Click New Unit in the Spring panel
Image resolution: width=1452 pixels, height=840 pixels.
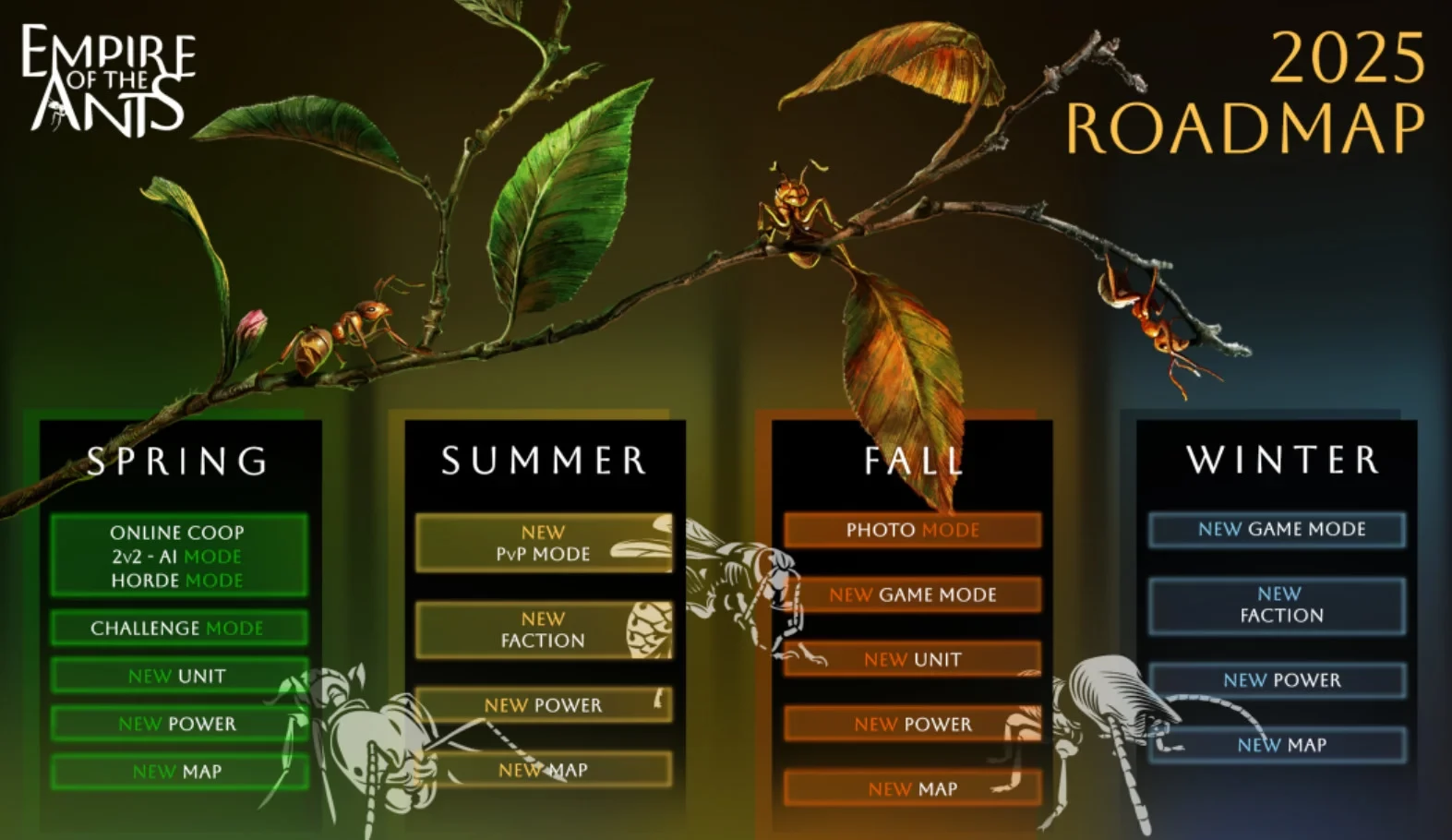click(177, 676)
